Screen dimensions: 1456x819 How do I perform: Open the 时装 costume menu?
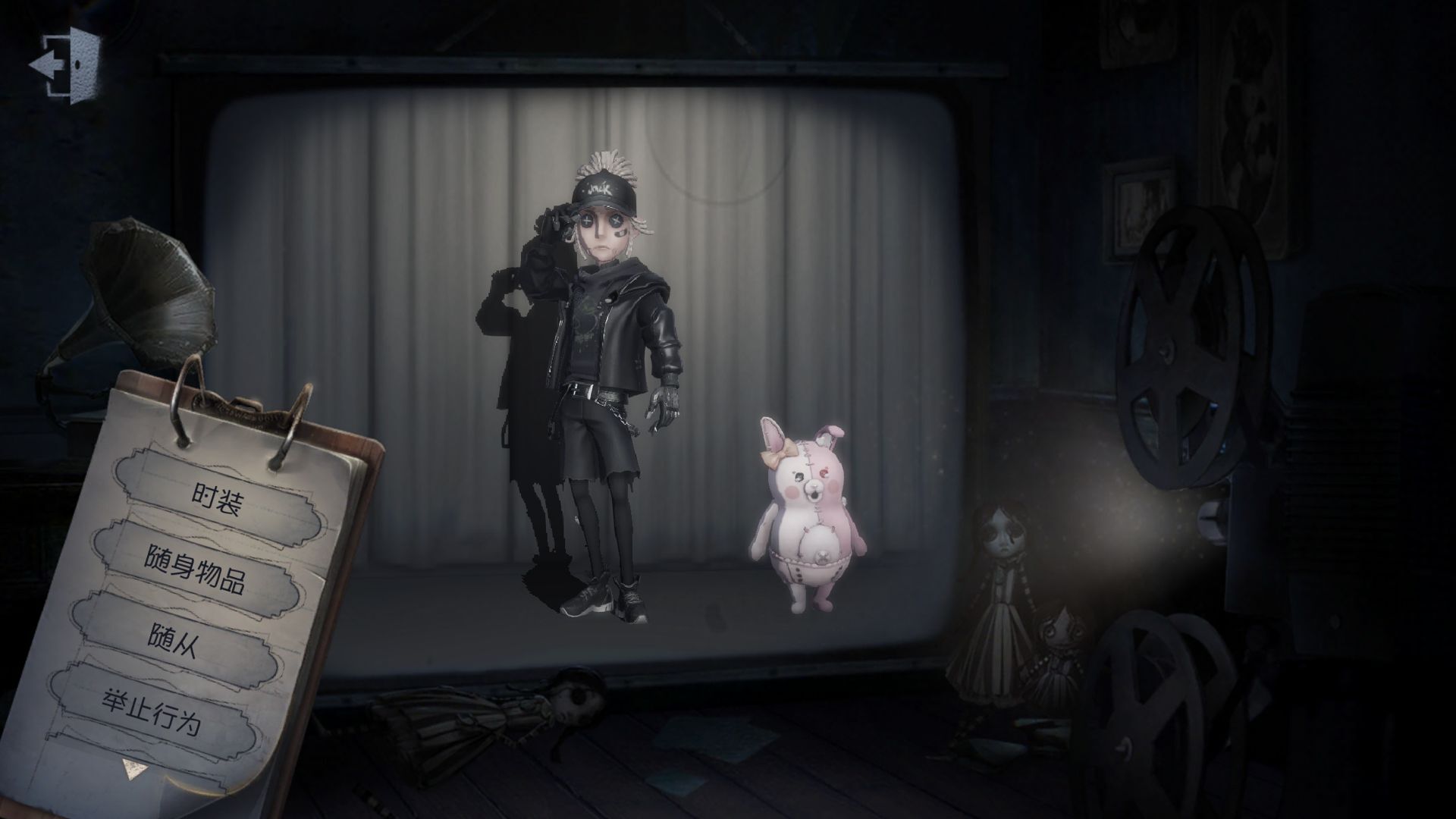coord(217,496)
